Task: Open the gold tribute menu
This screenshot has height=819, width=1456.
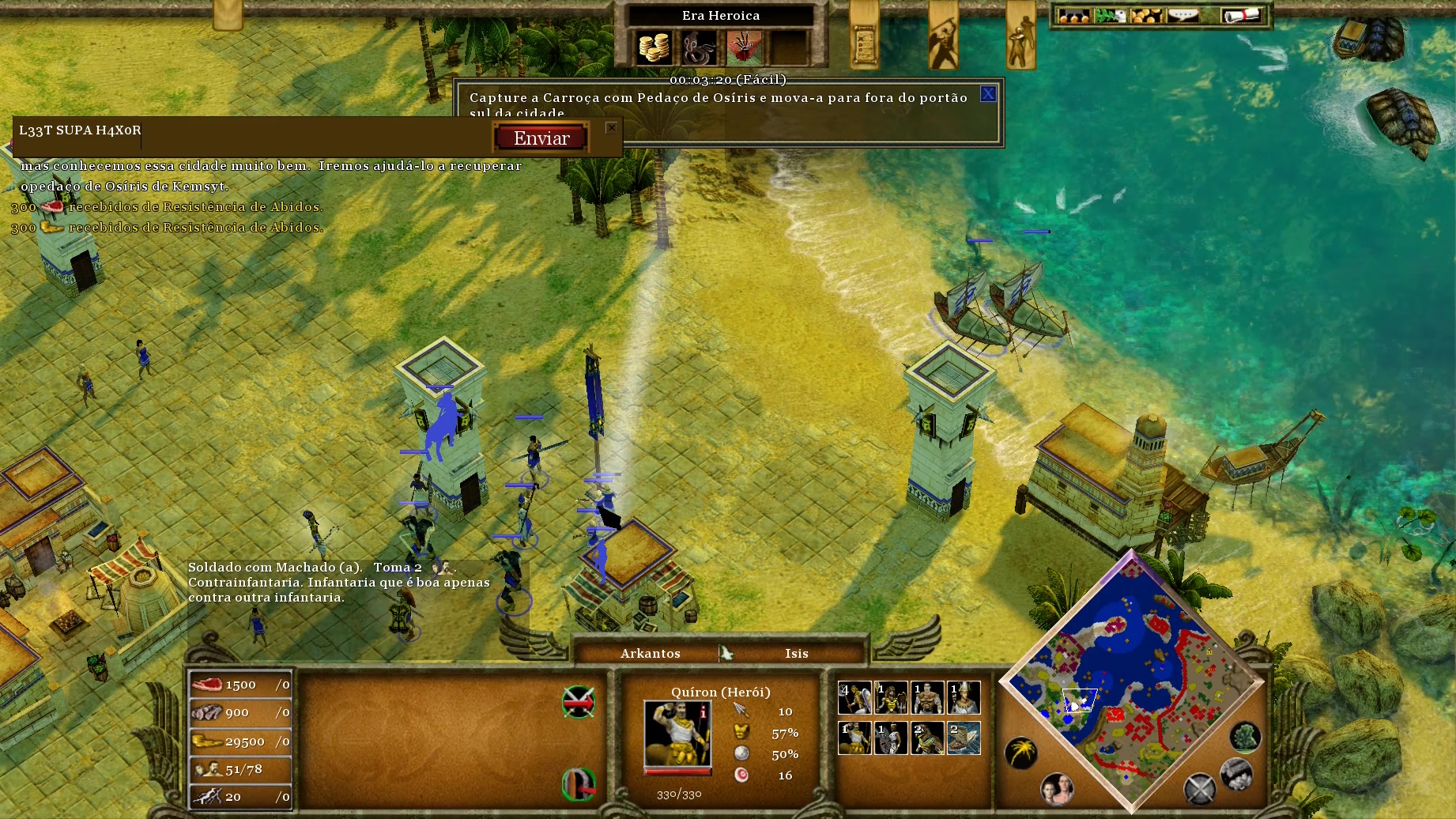Action: 1147,16
